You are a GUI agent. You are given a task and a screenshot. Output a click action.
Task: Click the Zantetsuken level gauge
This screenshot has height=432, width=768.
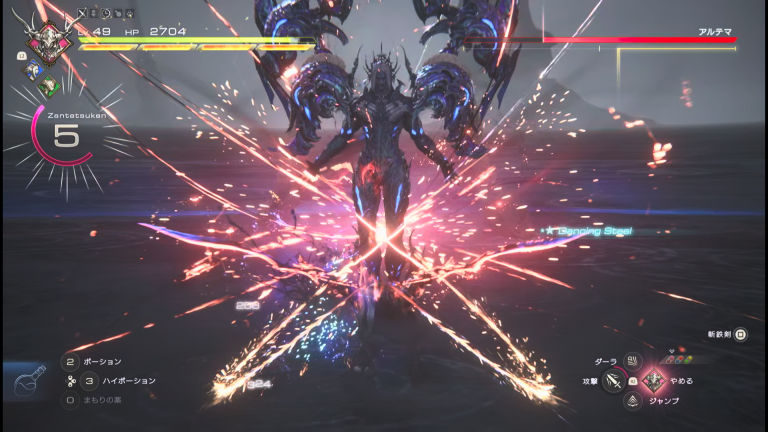click(65, 137)
